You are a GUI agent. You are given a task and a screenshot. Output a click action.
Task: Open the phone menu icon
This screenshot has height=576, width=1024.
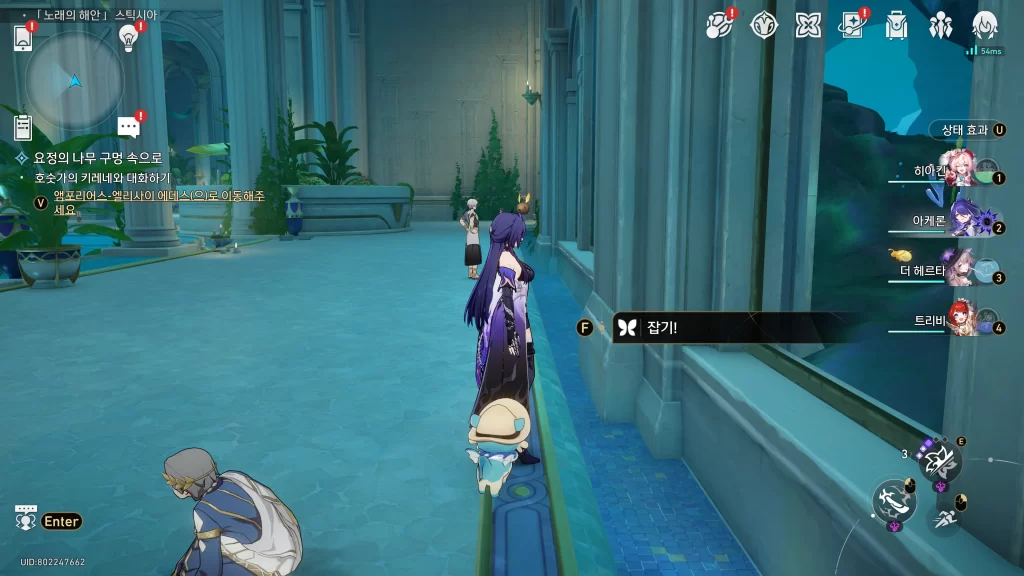pos(23,38)
